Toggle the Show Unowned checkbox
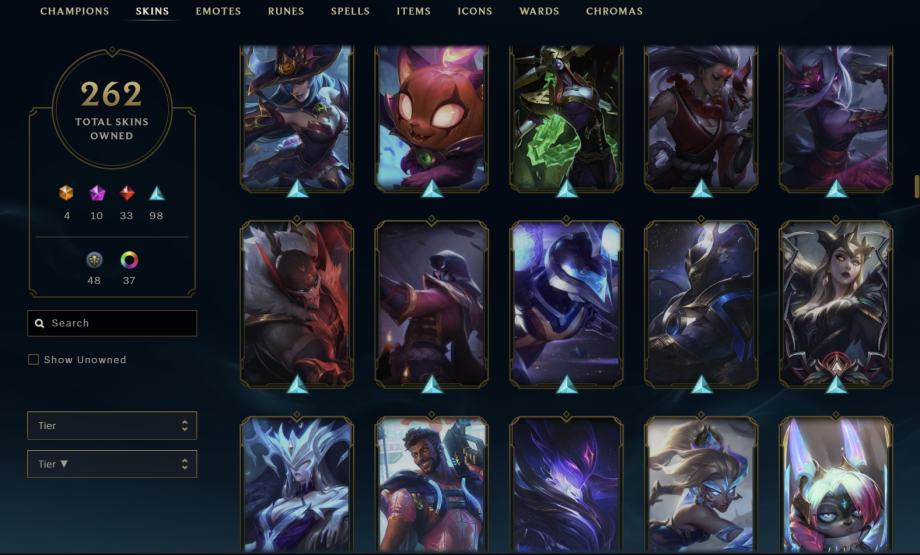Screen dimensions: 920x555 (x=34, y=360)
